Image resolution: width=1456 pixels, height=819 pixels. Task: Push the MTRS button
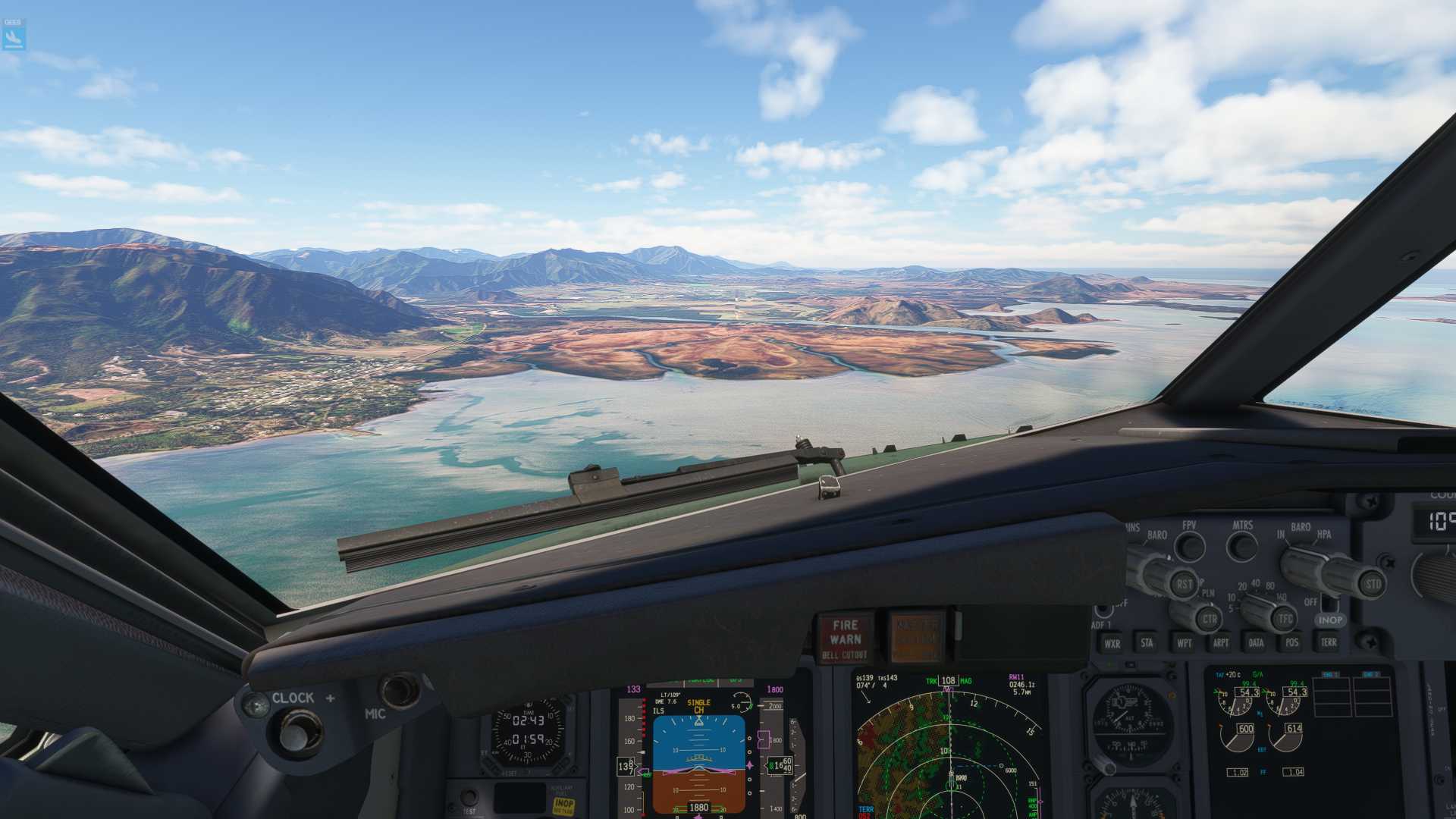point(1242,544)
